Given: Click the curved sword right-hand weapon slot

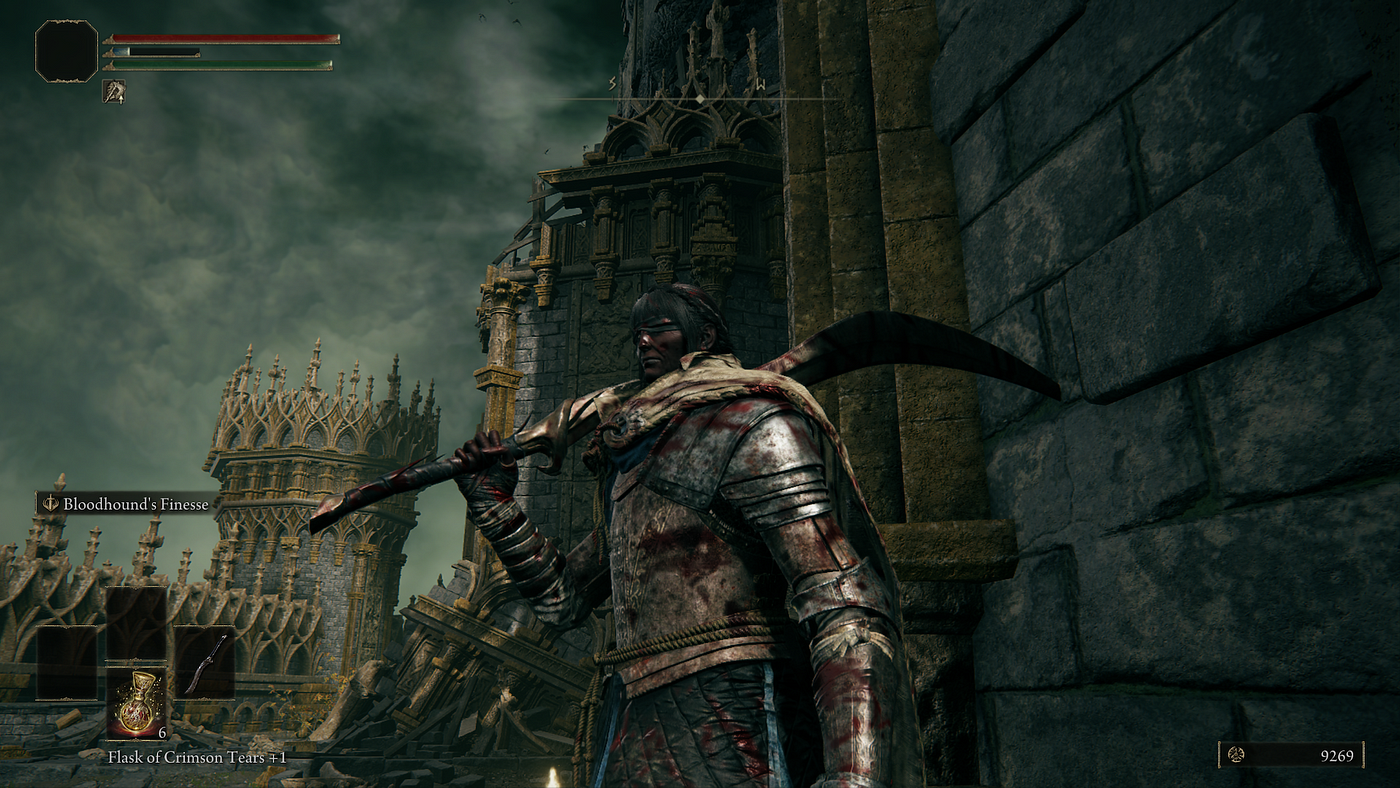Looking at the screenshot, I should 204,663.
